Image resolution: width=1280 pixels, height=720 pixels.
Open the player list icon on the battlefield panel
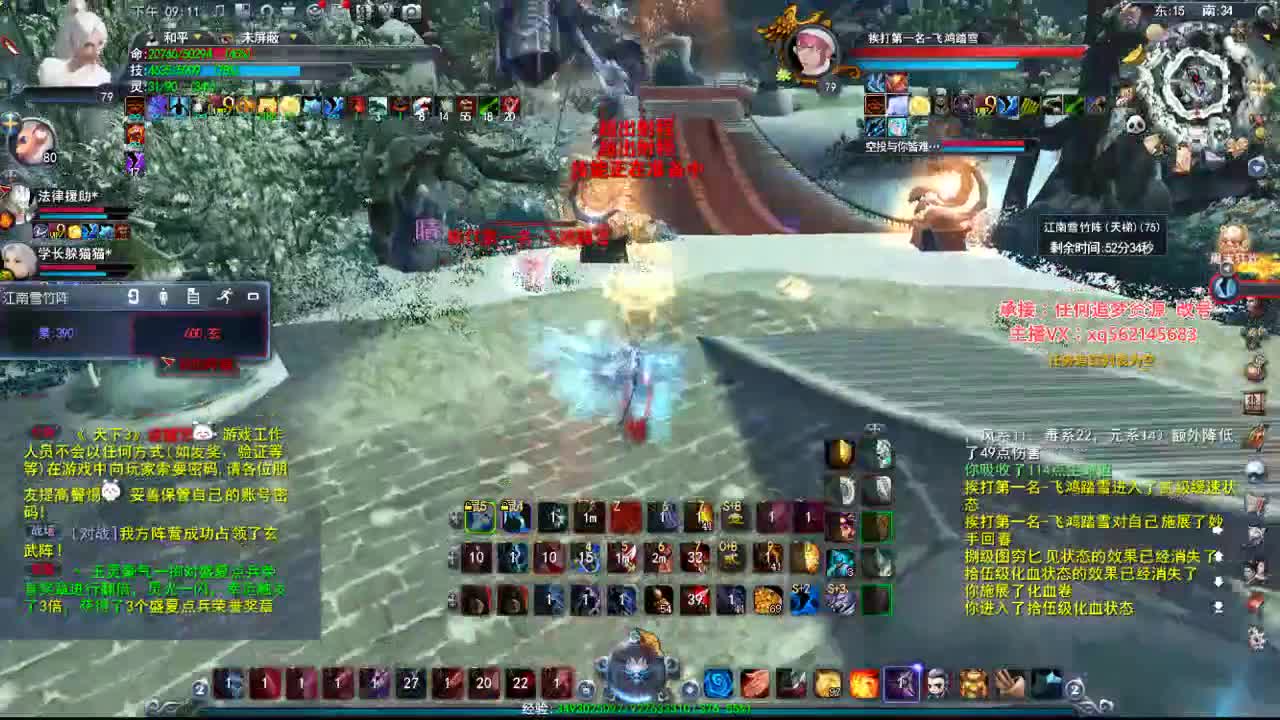163,297
